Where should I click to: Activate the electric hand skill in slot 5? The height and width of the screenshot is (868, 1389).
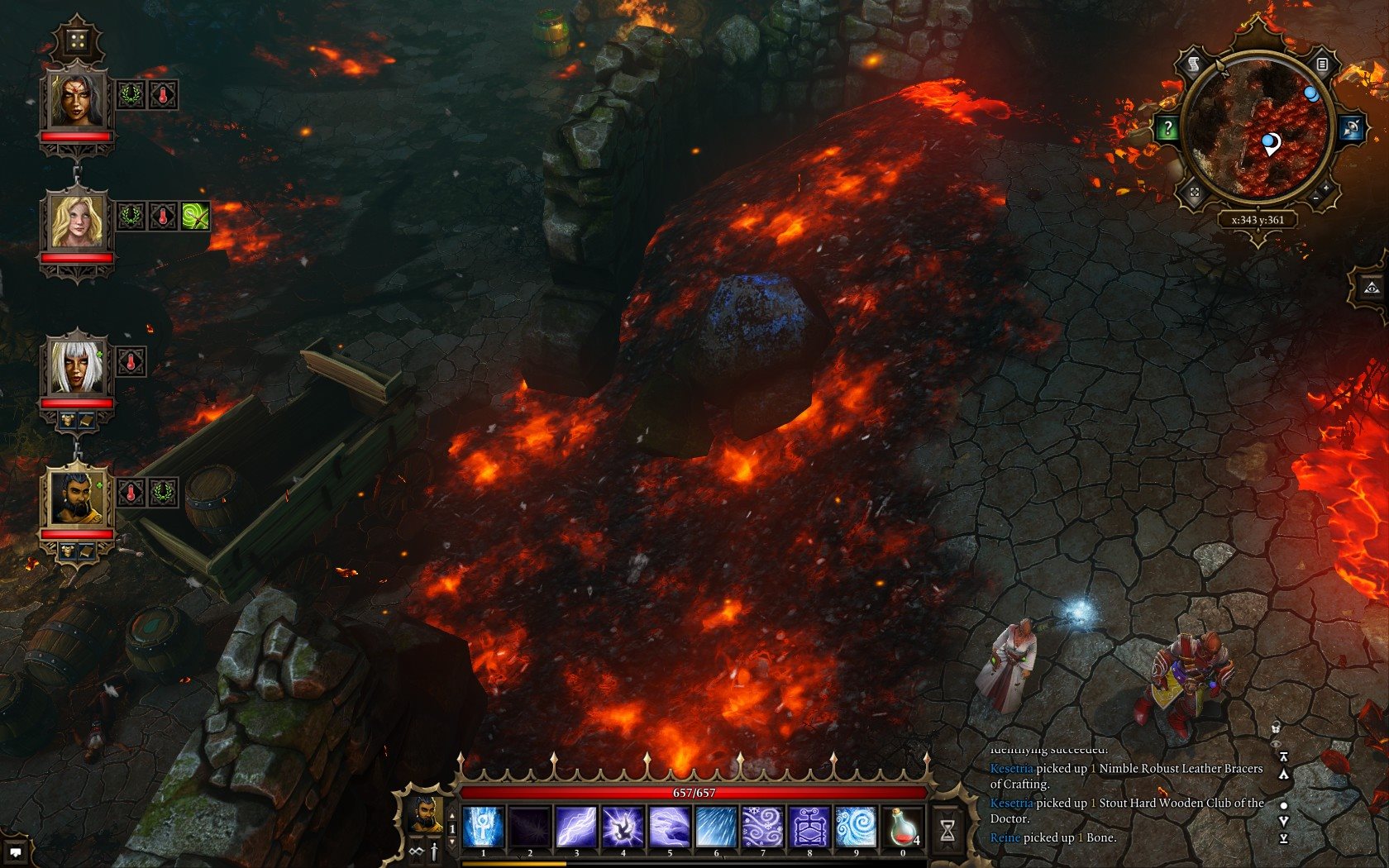click(x=670, y=827)
